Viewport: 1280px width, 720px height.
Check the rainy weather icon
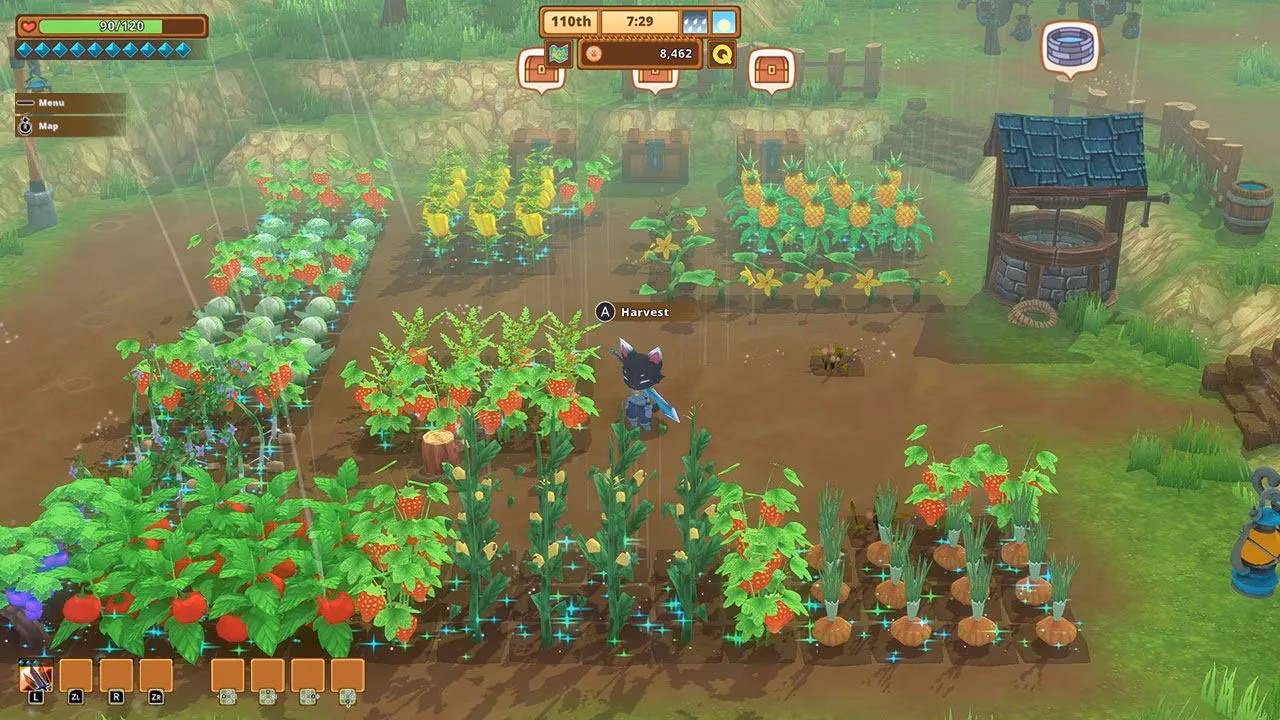695,22
